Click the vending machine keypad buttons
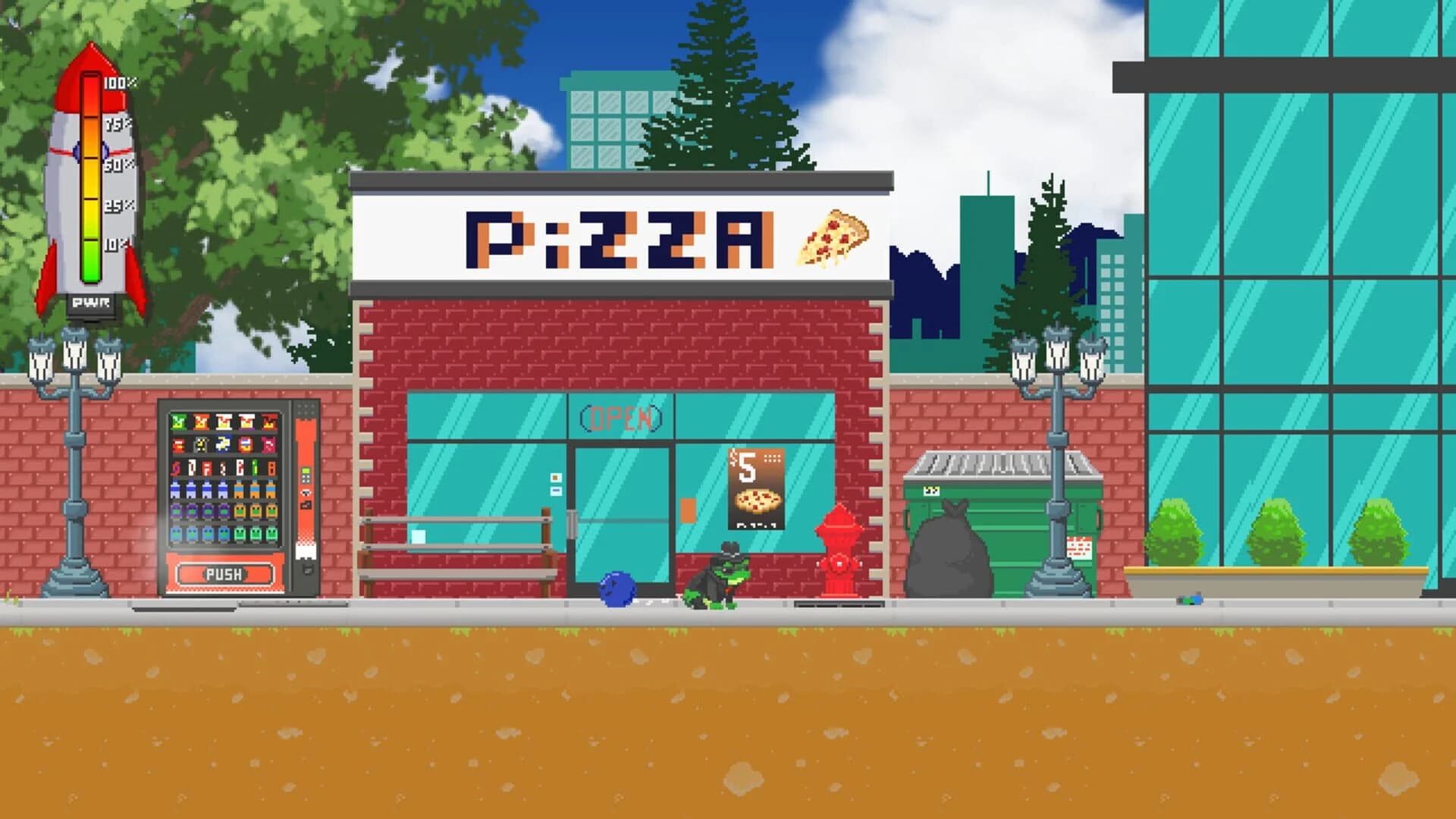This screenshot has width=1456, height=819. [x=306, y=478]
